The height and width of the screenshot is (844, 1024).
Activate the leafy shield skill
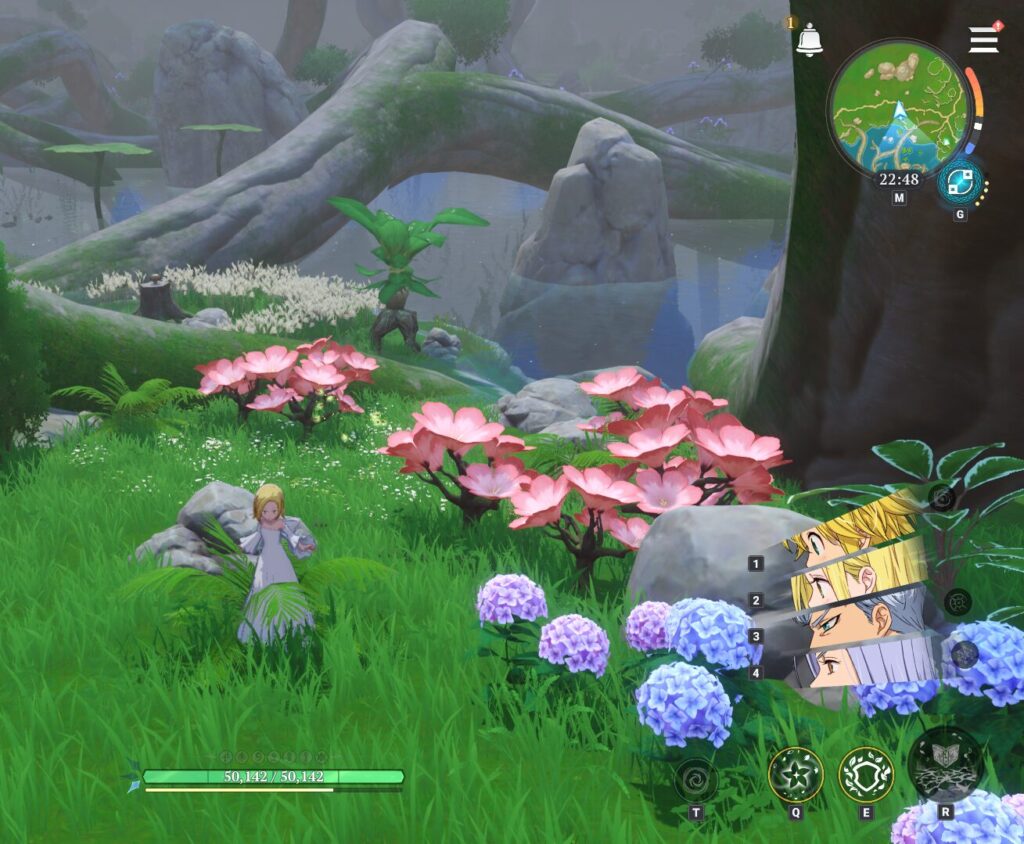coord(866,774)
